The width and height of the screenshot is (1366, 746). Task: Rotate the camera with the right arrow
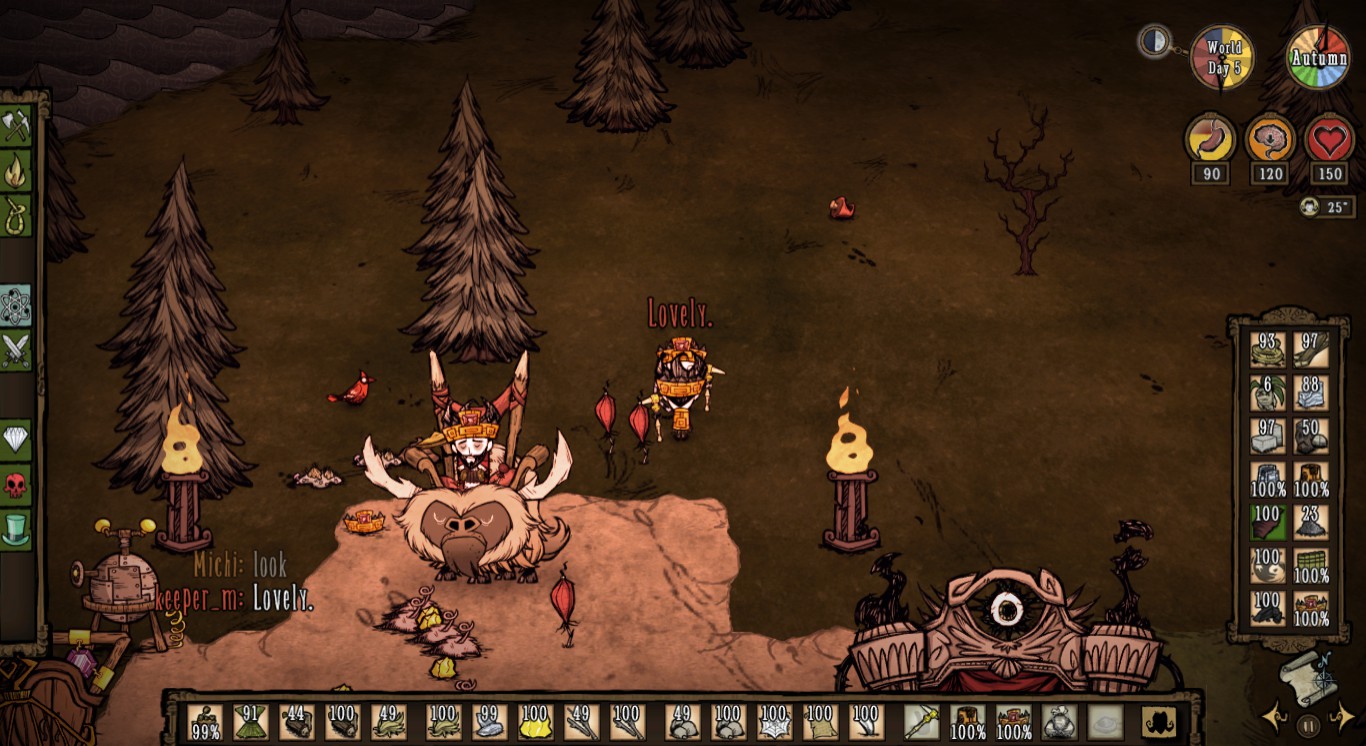point(1344,717)
